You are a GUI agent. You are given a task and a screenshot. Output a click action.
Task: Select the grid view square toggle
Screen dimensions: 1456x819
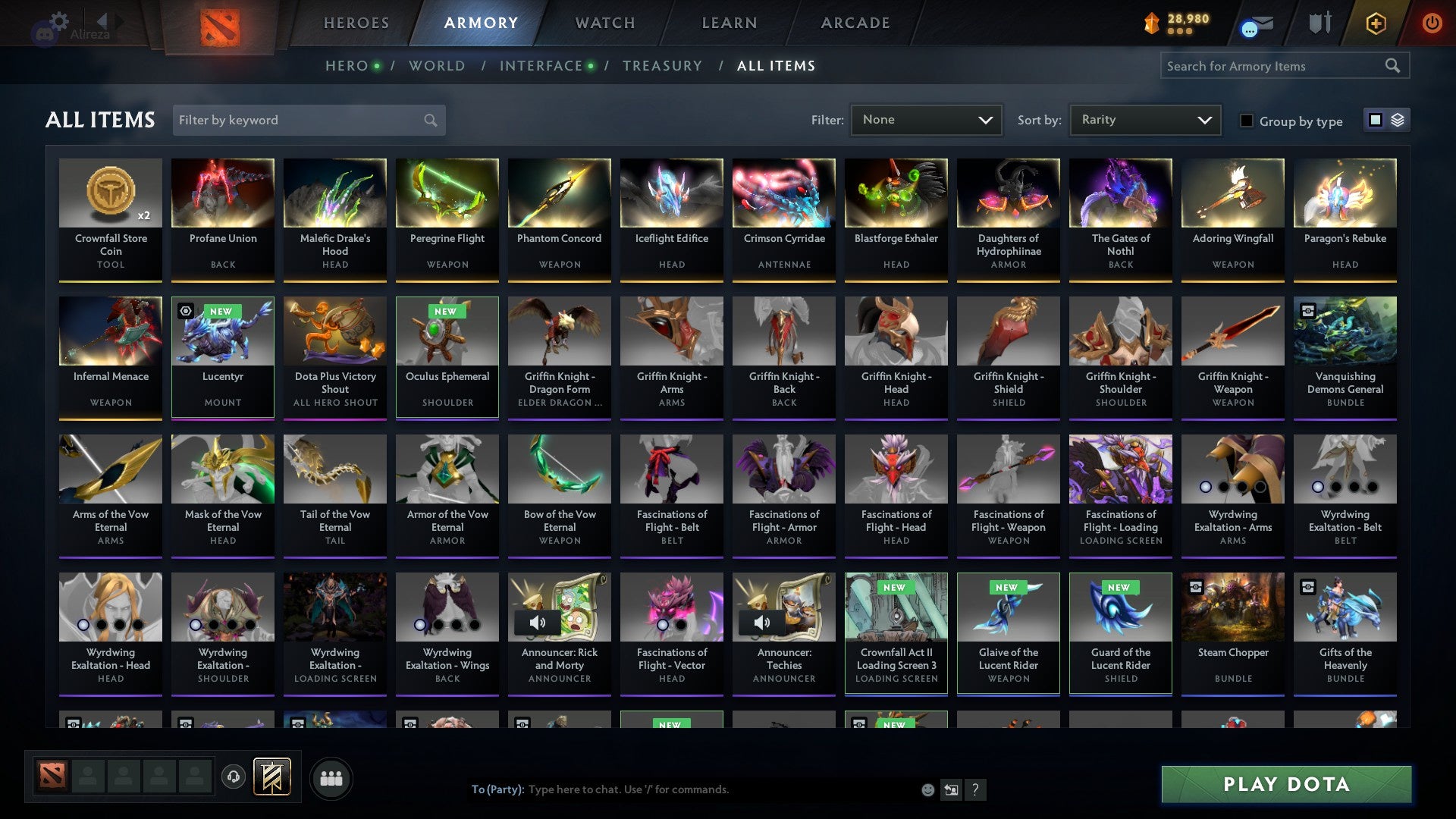click(x=1375, y=120)
